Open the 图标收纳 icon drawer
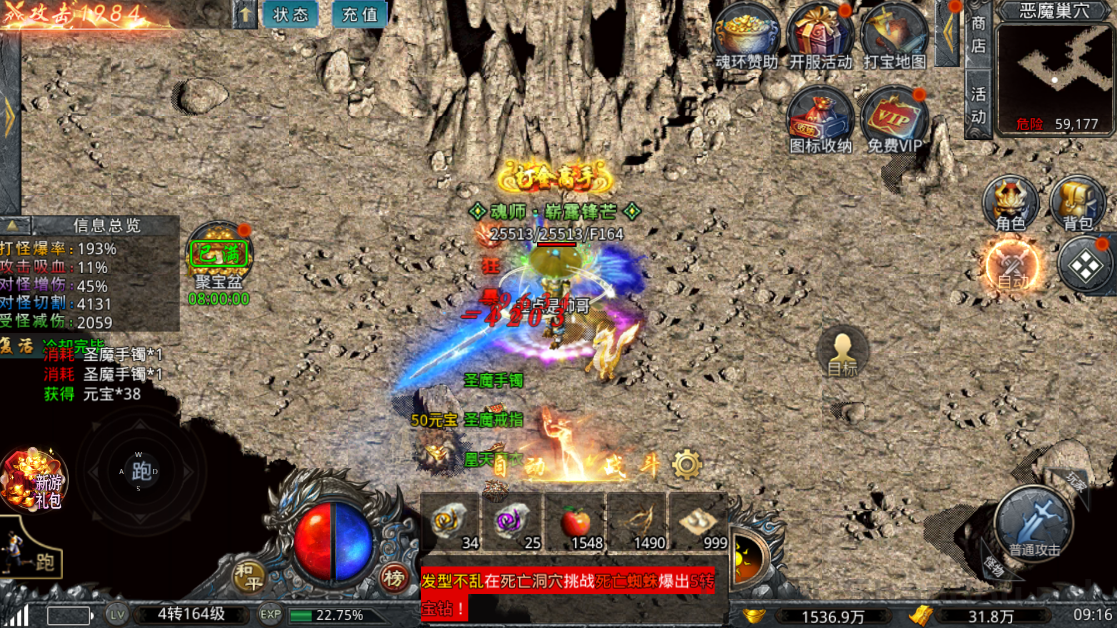This screenshot has height=628, width=1117. pyautogui.click(x=820, y=116)
